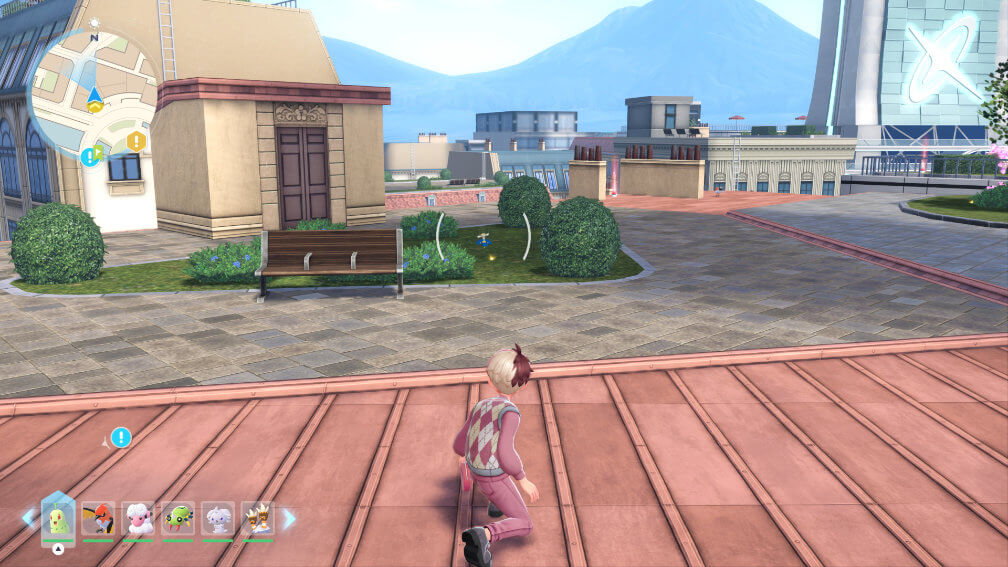Select the Espurr party slot
The image size is (1008, 567).
point(218,518)
